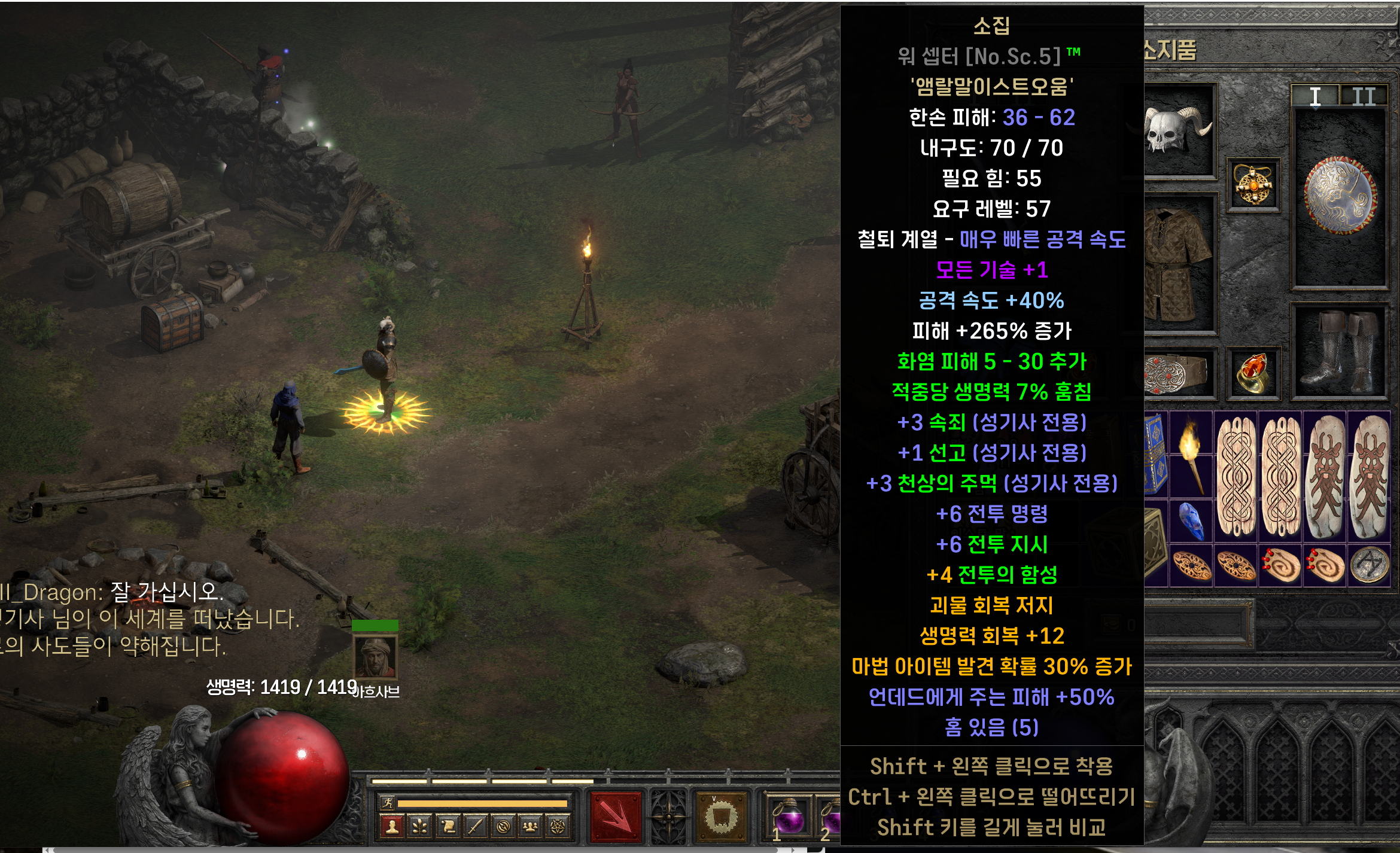
Task: Click the mercenary portrait
Action: (375, 657)
